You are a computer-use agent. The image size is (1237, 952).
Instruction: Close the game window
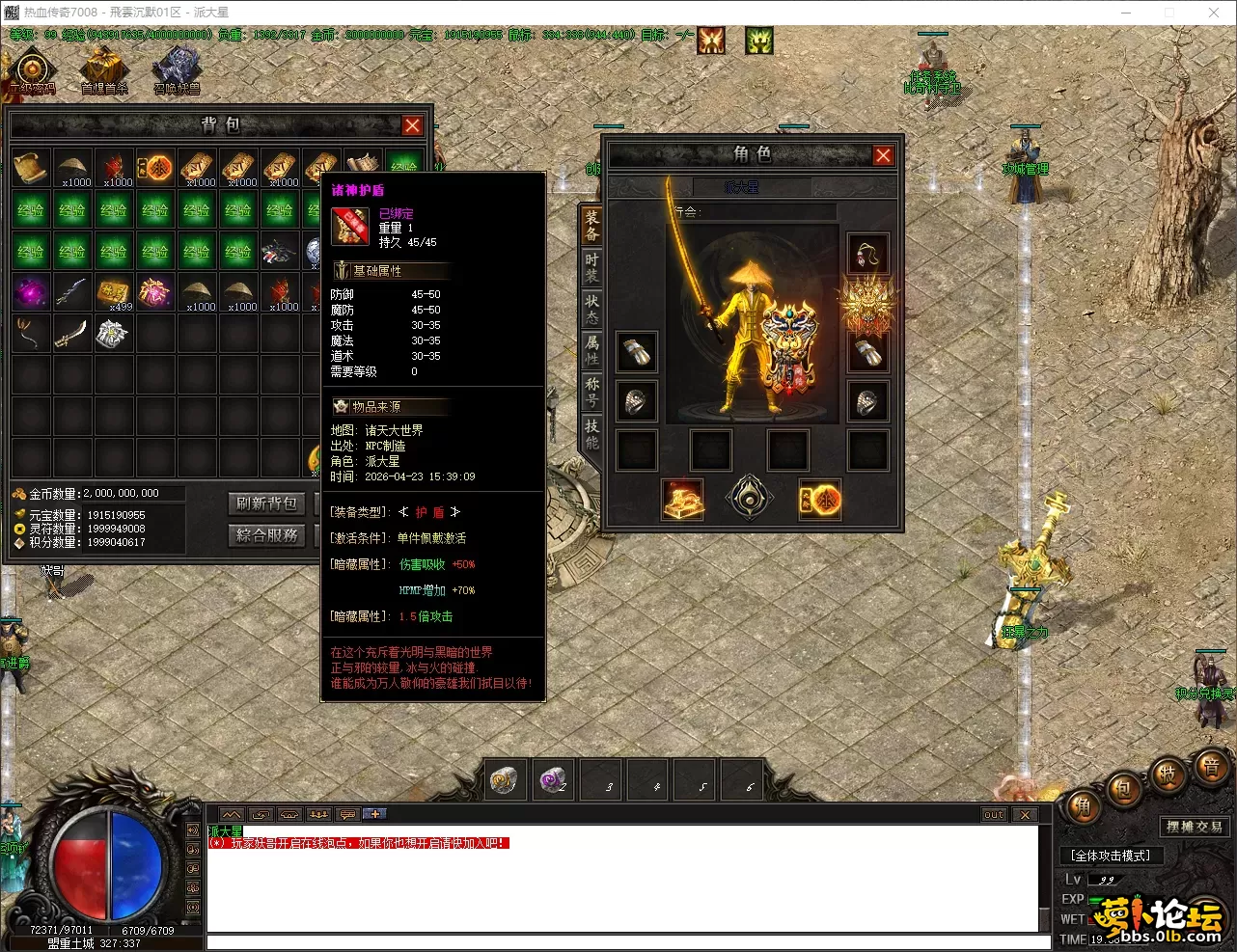(1214, 13)
